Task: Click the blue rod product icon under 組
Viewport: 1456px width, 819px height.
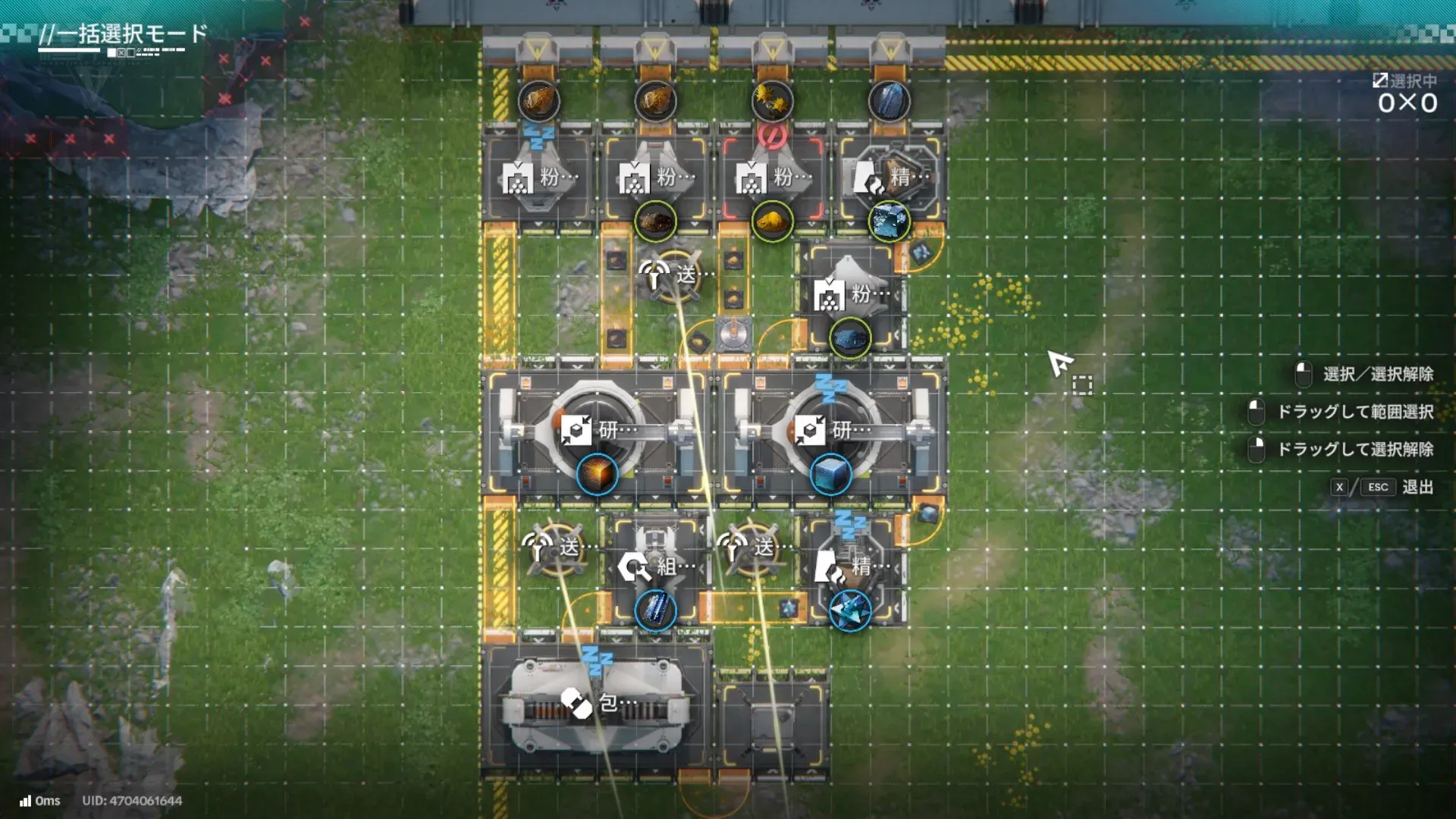Action: click(x=655, y=610)
